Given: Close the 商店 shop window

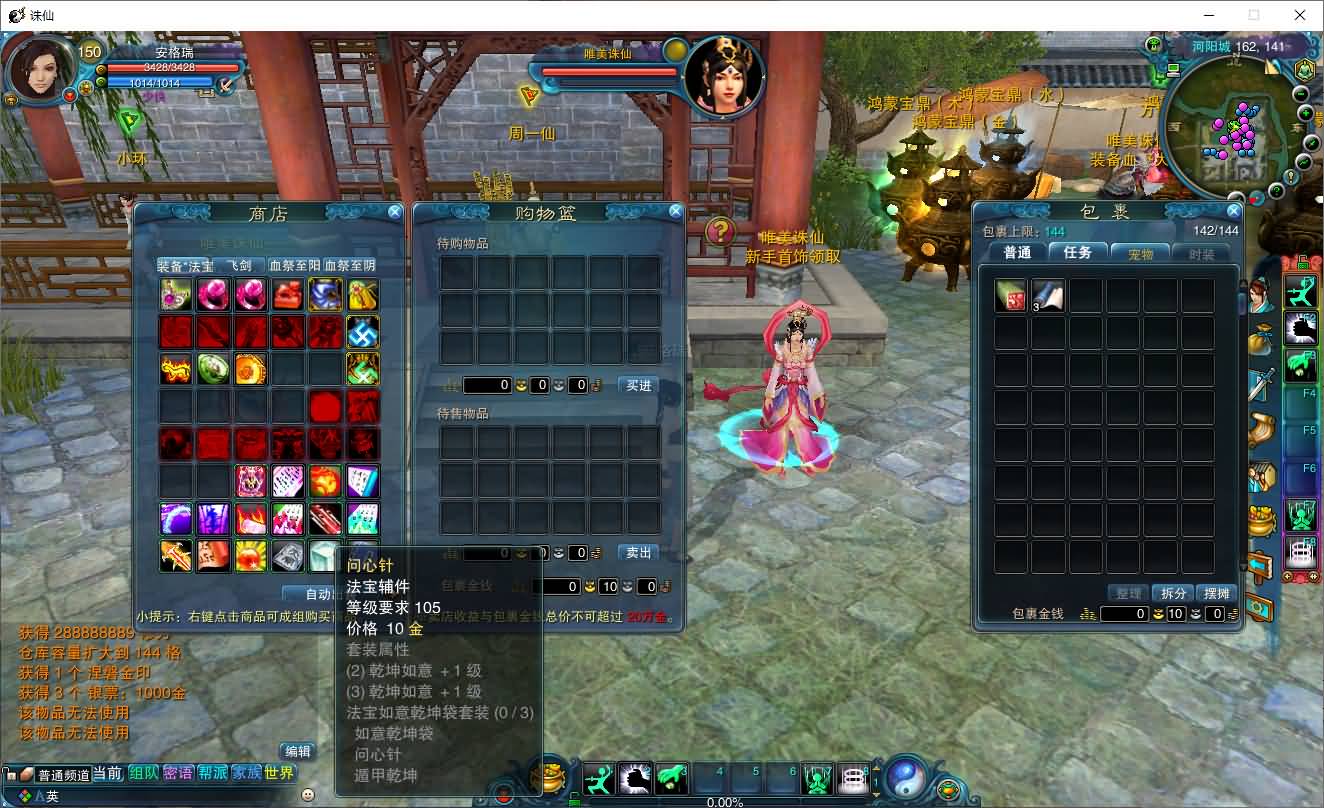Looking at the screenshot, I should (395, 212).
